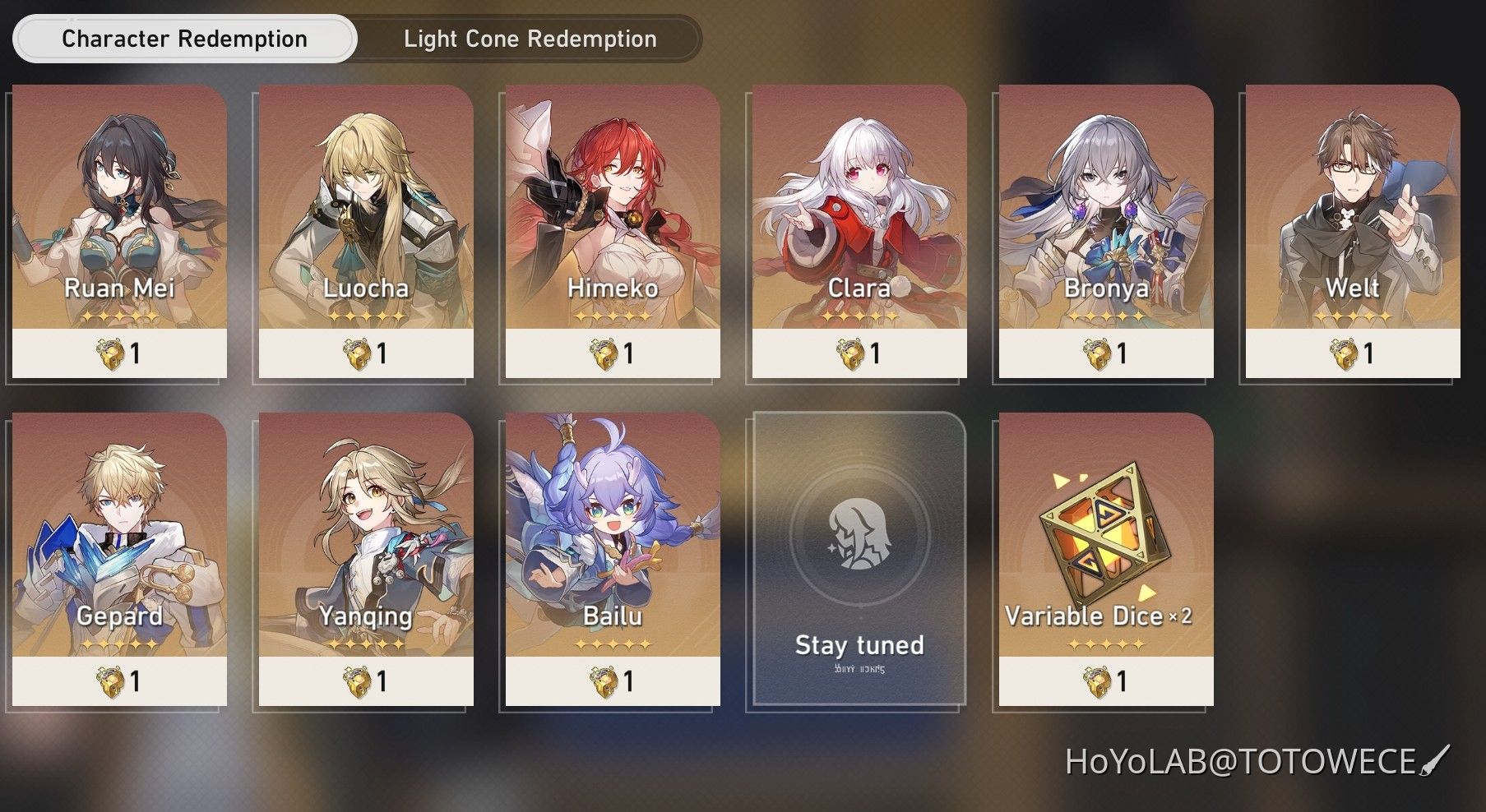
Task: Click the star rating under Gepard
Action: tap(121, 644)
